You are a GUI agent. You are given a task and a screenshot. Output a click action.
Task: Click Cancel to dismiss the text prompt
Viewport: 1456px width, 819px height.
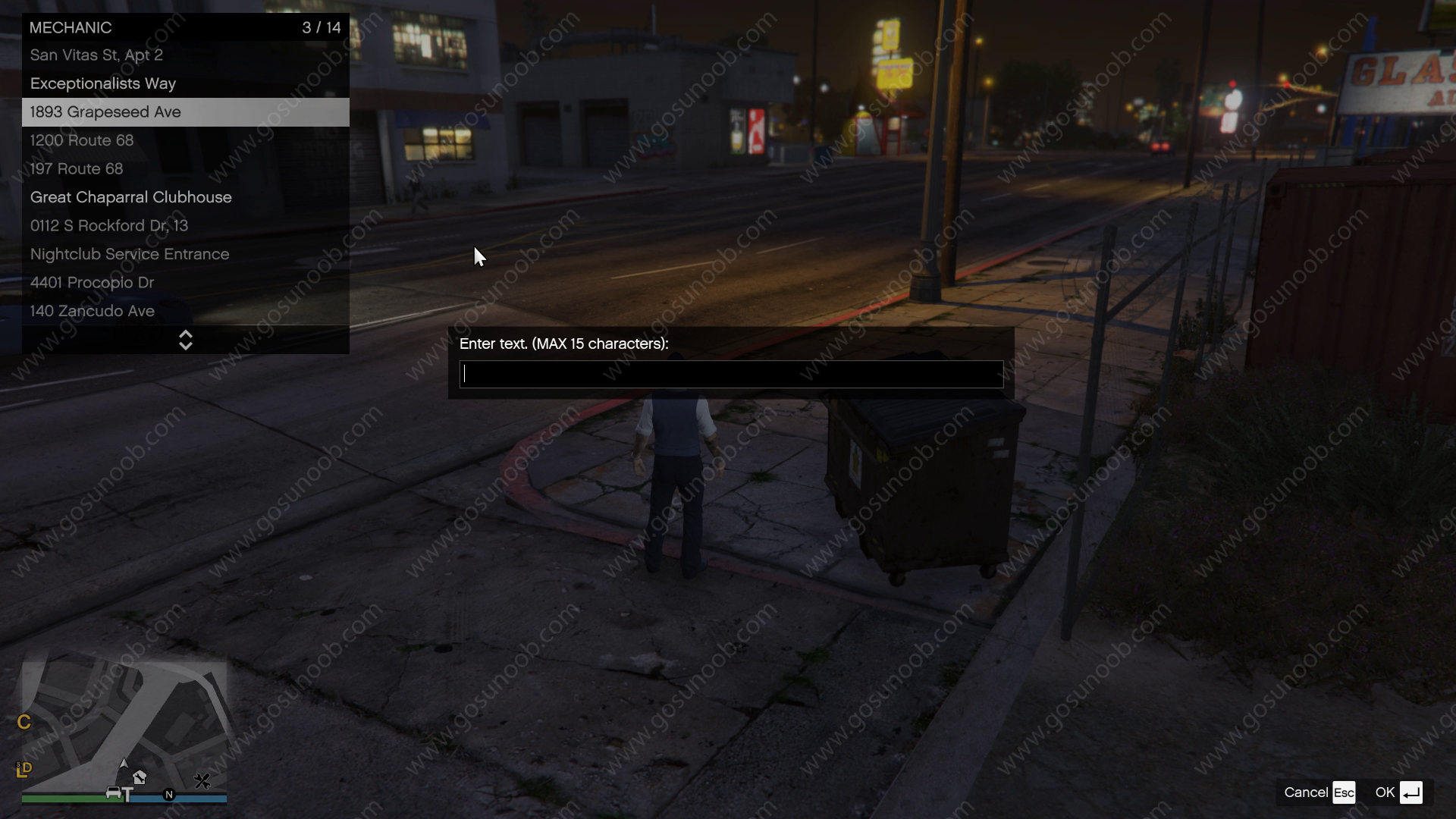coord(1307,792)
